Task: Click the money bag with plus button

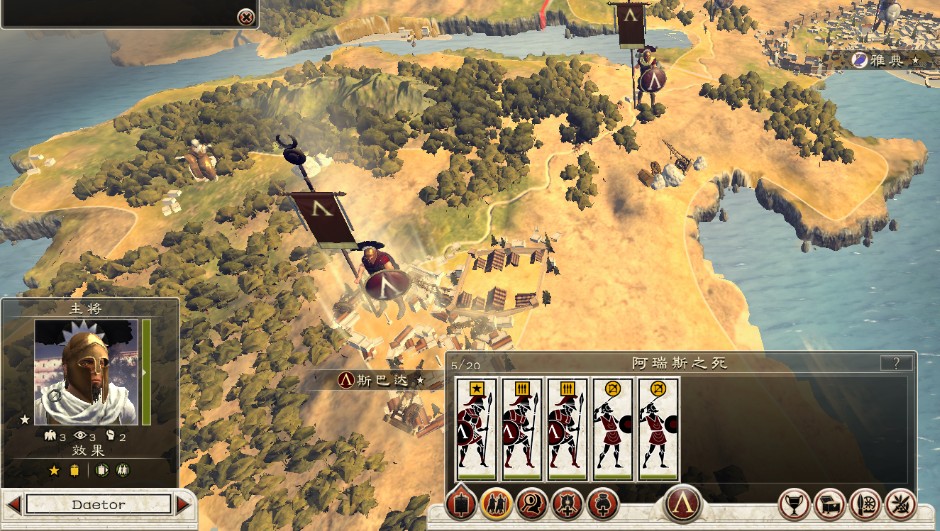Action: (x=602, y=503)
